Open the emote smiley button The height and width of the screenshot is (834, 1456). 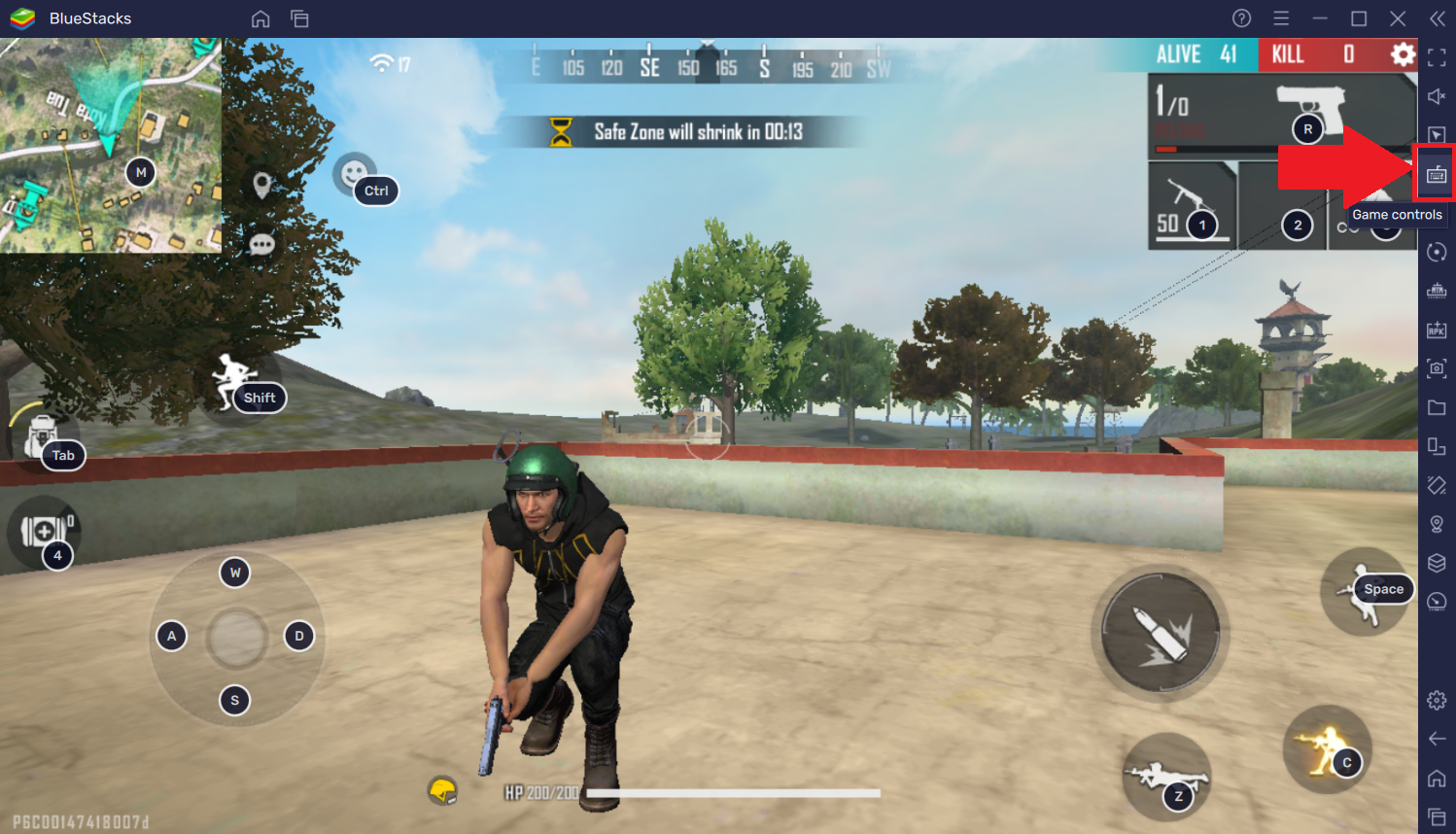[x=354, y=174]
